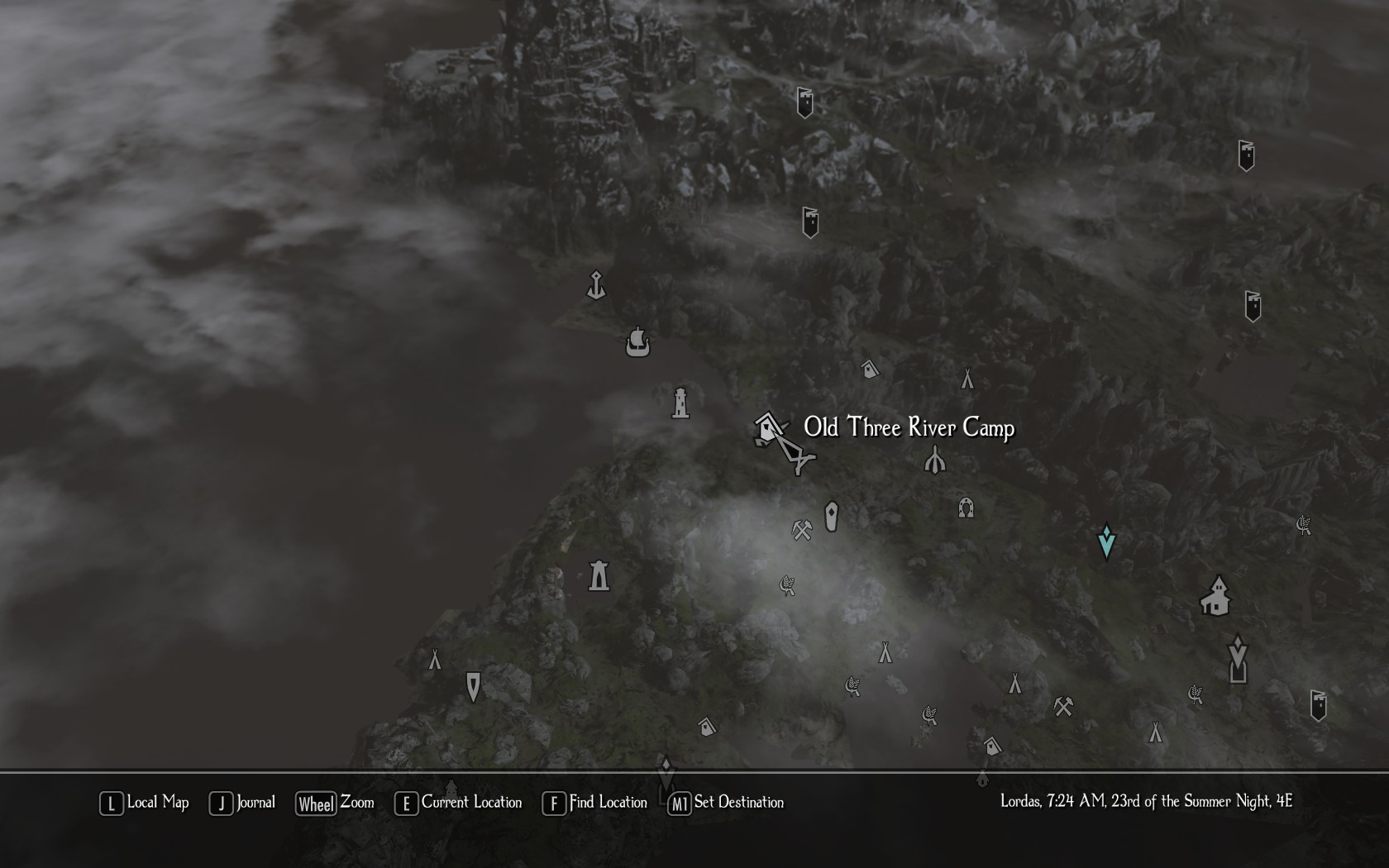
Task: Click the shield-shaped map marker
Action: [x=473, y=686]
